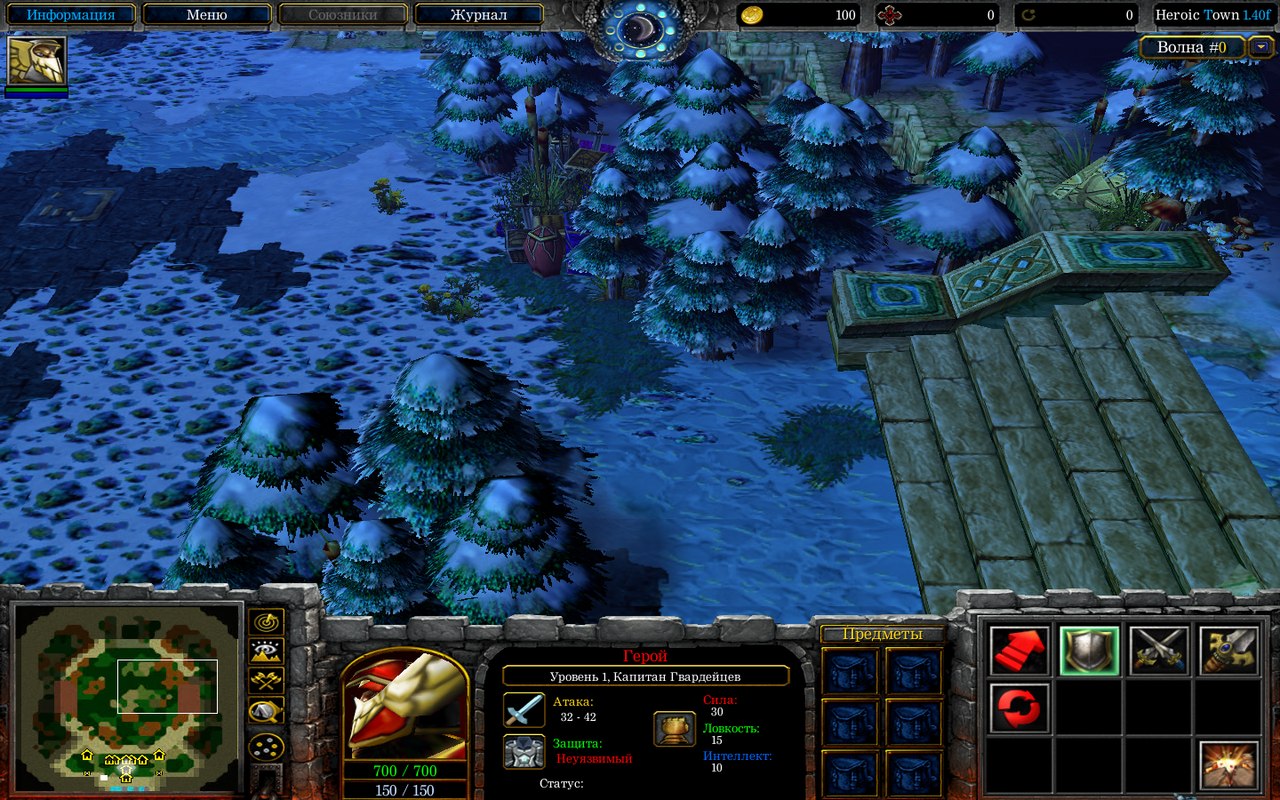Choose the crossed swords command icon
The height and width of the screenshot is (800, 1280).
pos(1159,650)
